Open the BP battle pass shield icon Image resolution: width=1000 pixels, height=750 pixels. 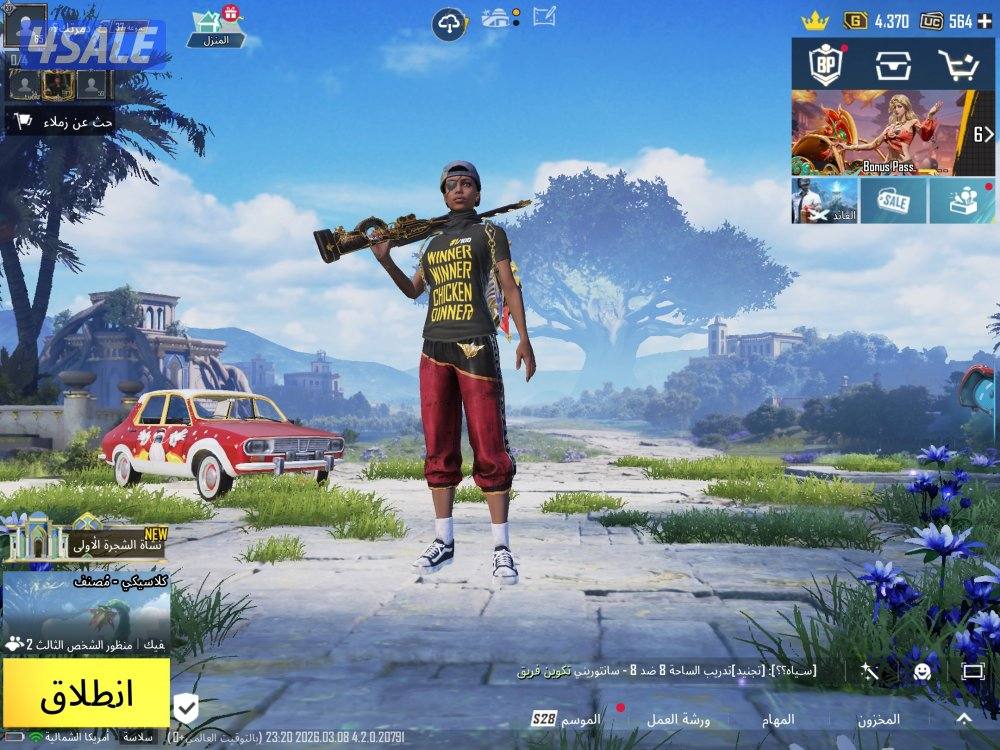coord(826,64)
